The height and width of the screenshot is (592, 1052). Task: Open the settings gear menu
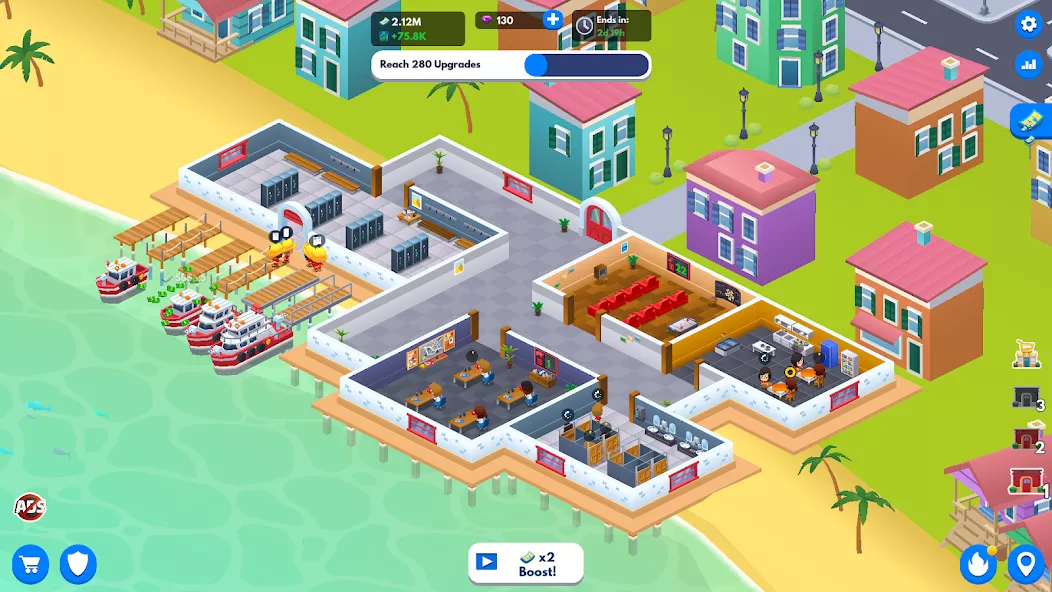pyautogui.click(x=1027, y=24)
